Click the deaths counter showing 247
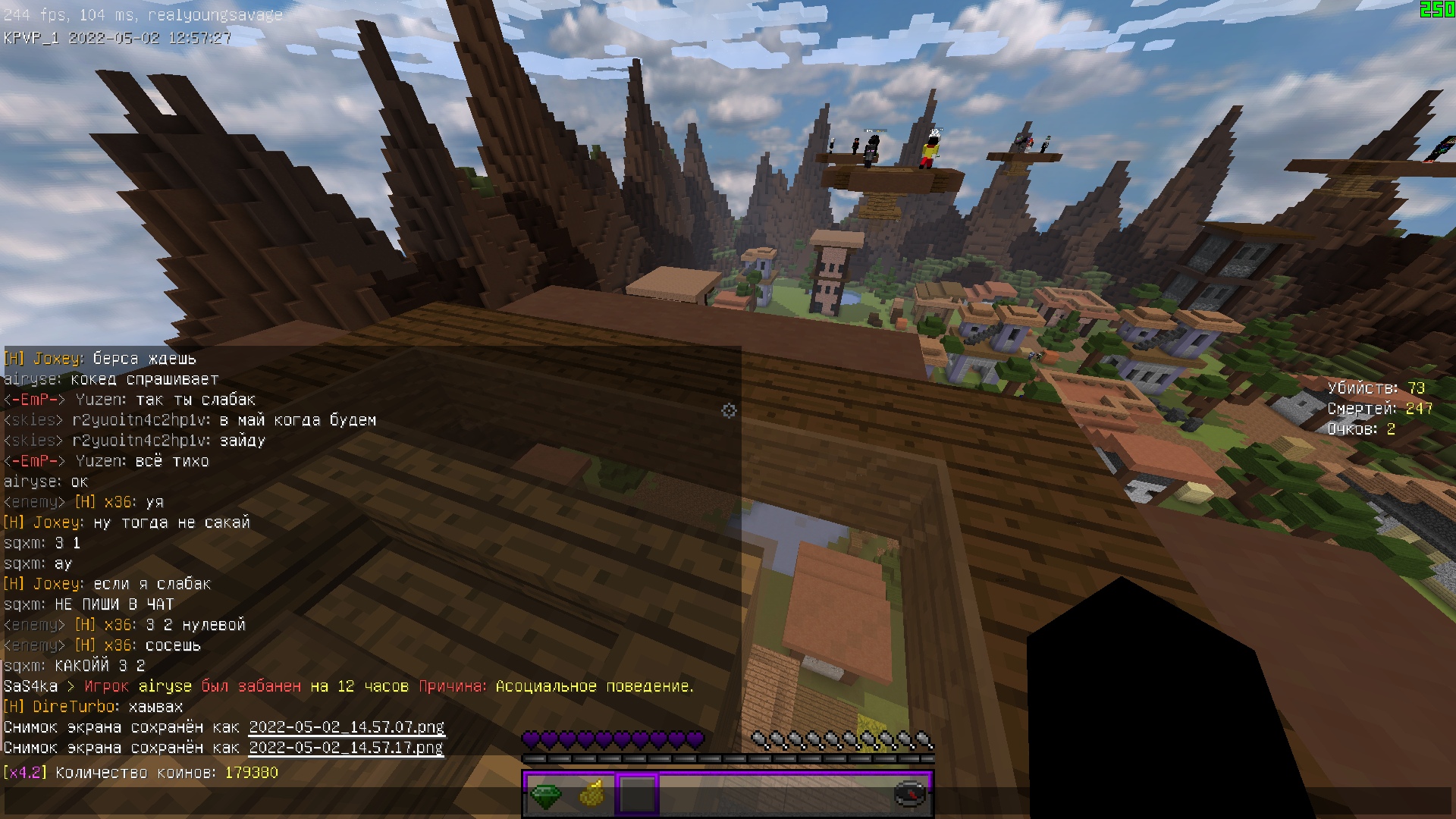The width and height of the screenshot is (1456, 819). [x=1417, y=407]
